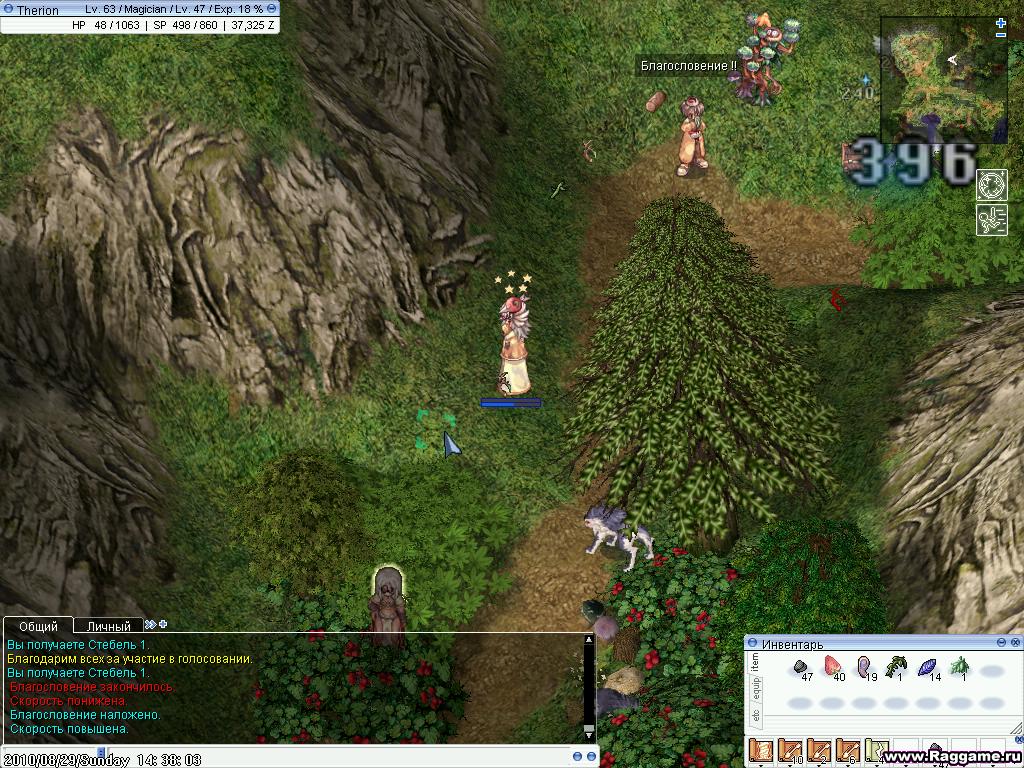The width and height of the screenshot is (1024, 768).
Task: Minimize the Инвентарь window
Action: 1001,643
